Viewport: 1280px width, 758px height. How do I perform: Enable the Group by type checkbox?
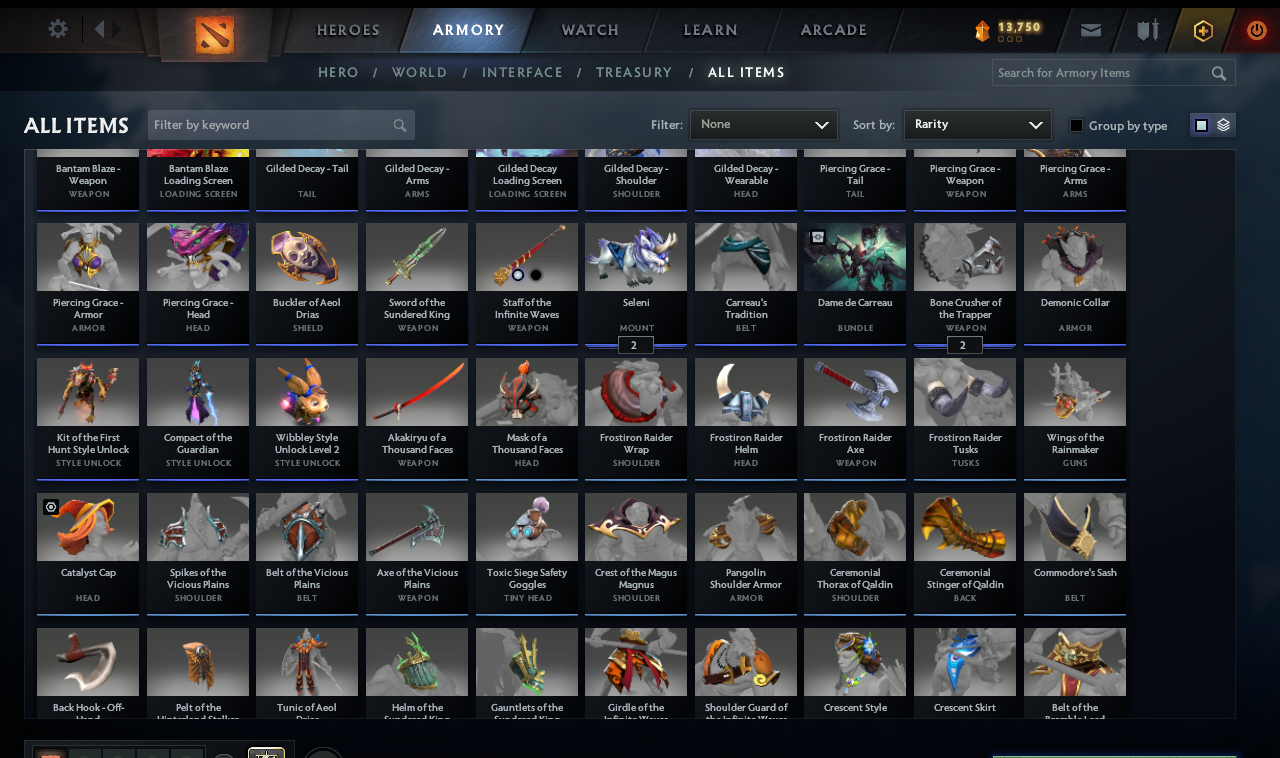pos(1076,126)
